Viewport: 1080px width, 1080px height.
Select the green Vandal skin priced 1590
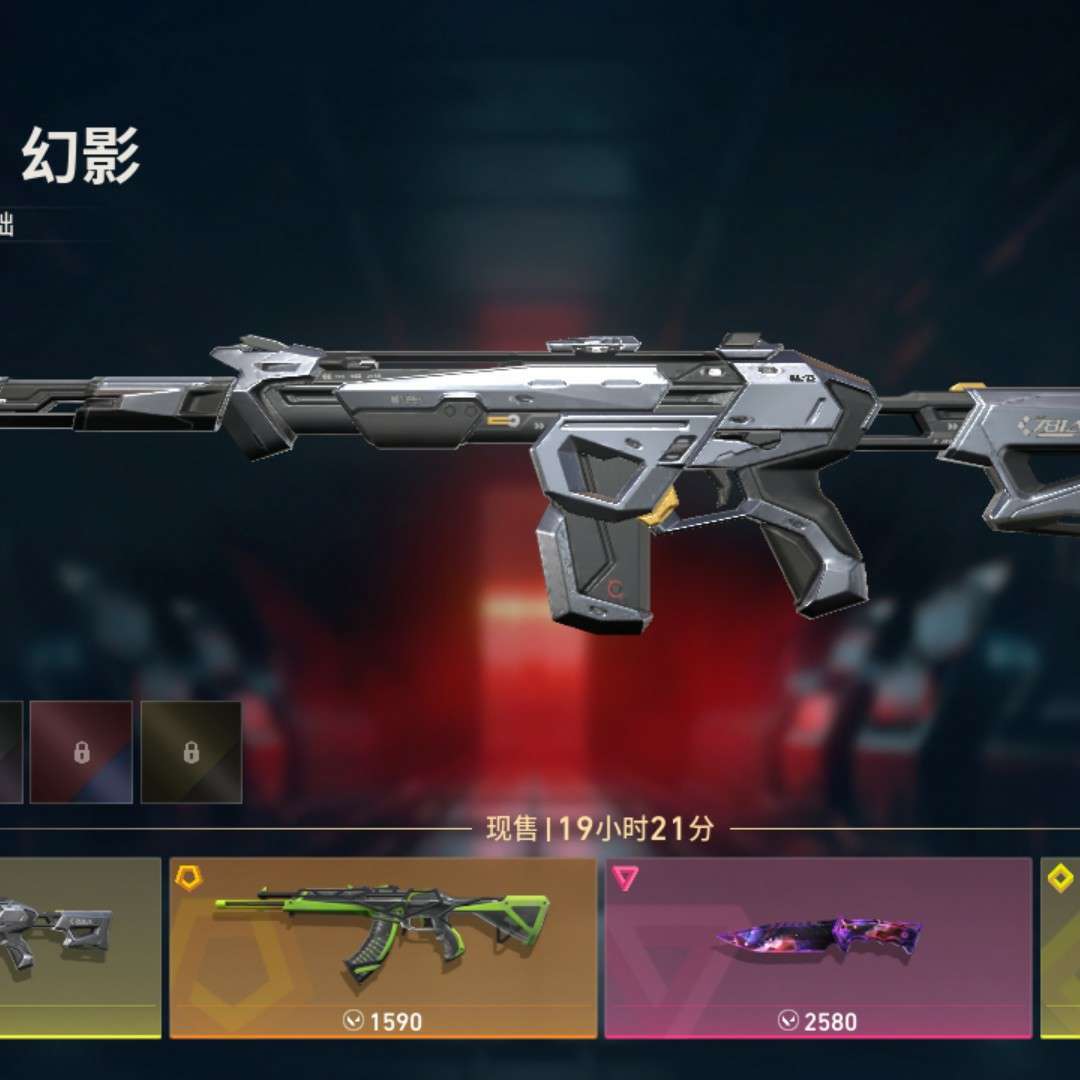pyautogui.click(x=383, y=946)
